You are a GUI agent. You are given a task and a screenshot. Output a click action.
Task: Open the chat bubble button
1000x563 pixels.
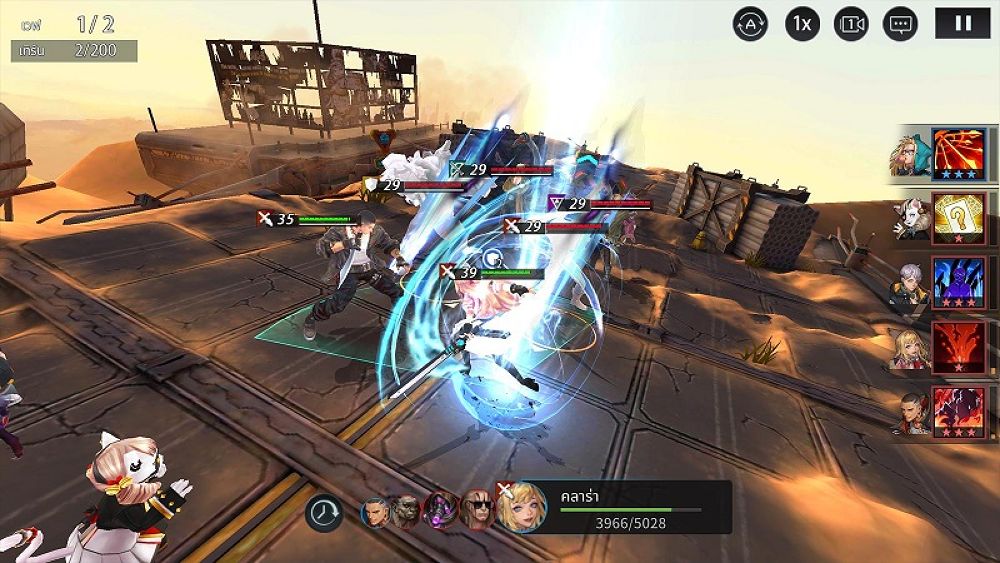[901, 23]
